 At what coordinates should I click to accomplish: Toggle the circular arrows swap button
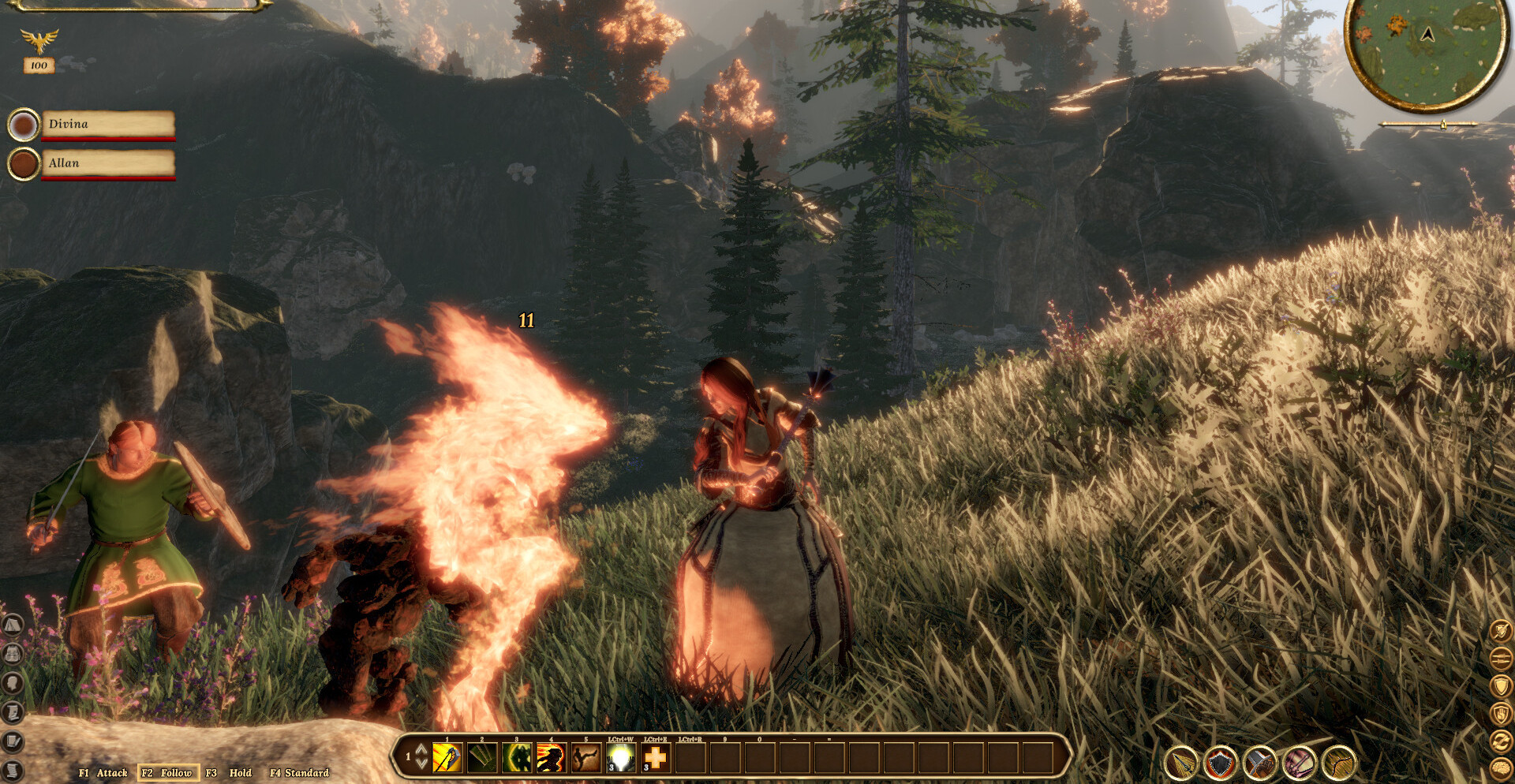click(1500, 741)
